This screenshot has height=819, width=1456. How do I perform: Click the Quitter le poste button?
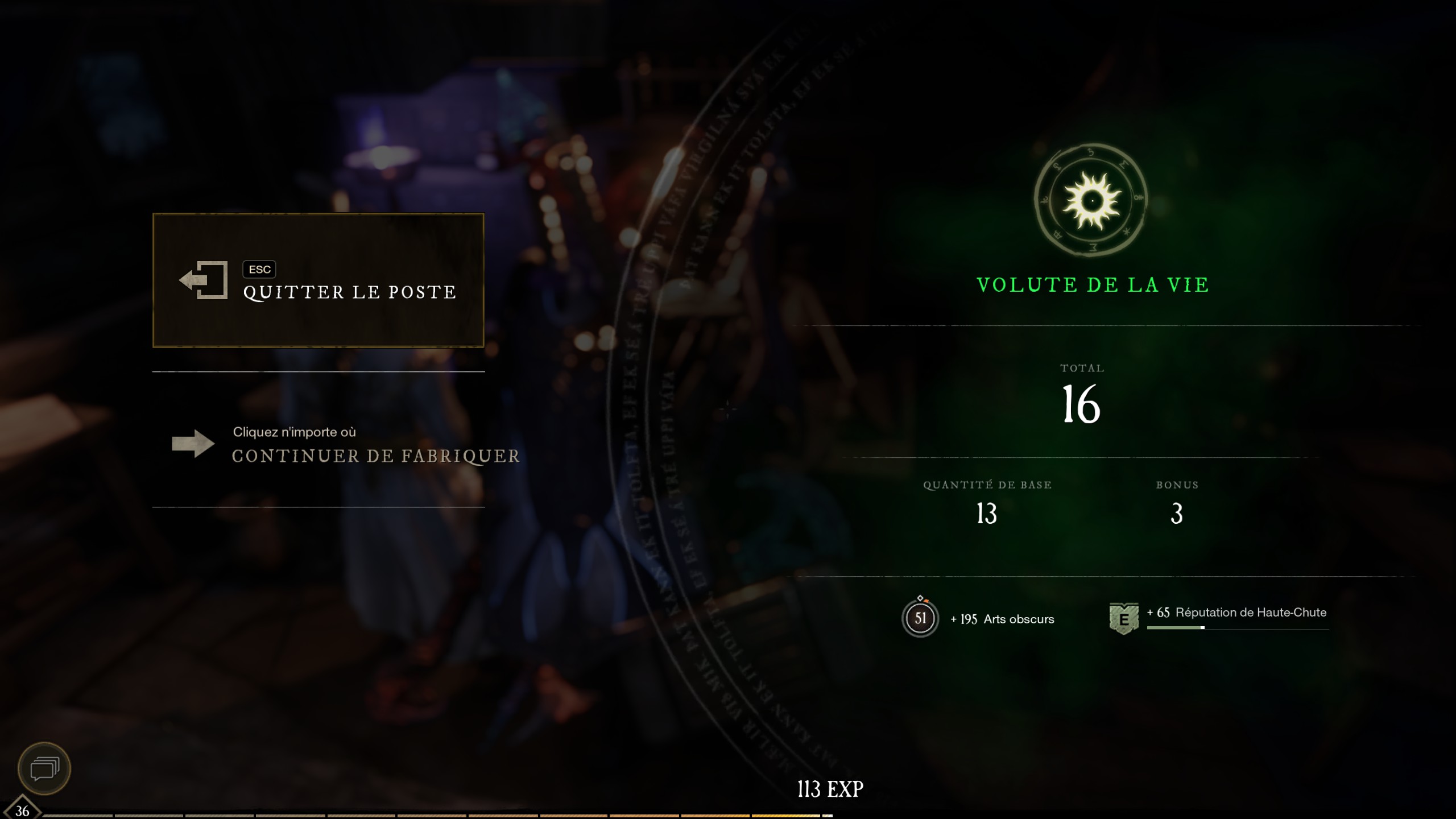[x=318, y=280]
